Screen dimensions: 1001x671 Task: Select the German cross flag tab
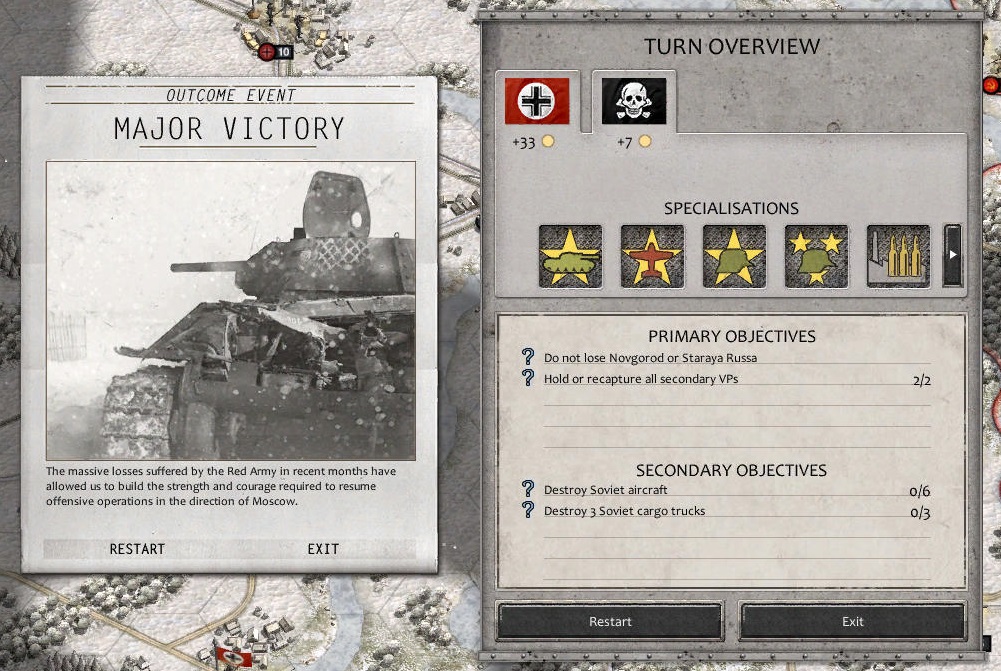[x=537, y=101]
